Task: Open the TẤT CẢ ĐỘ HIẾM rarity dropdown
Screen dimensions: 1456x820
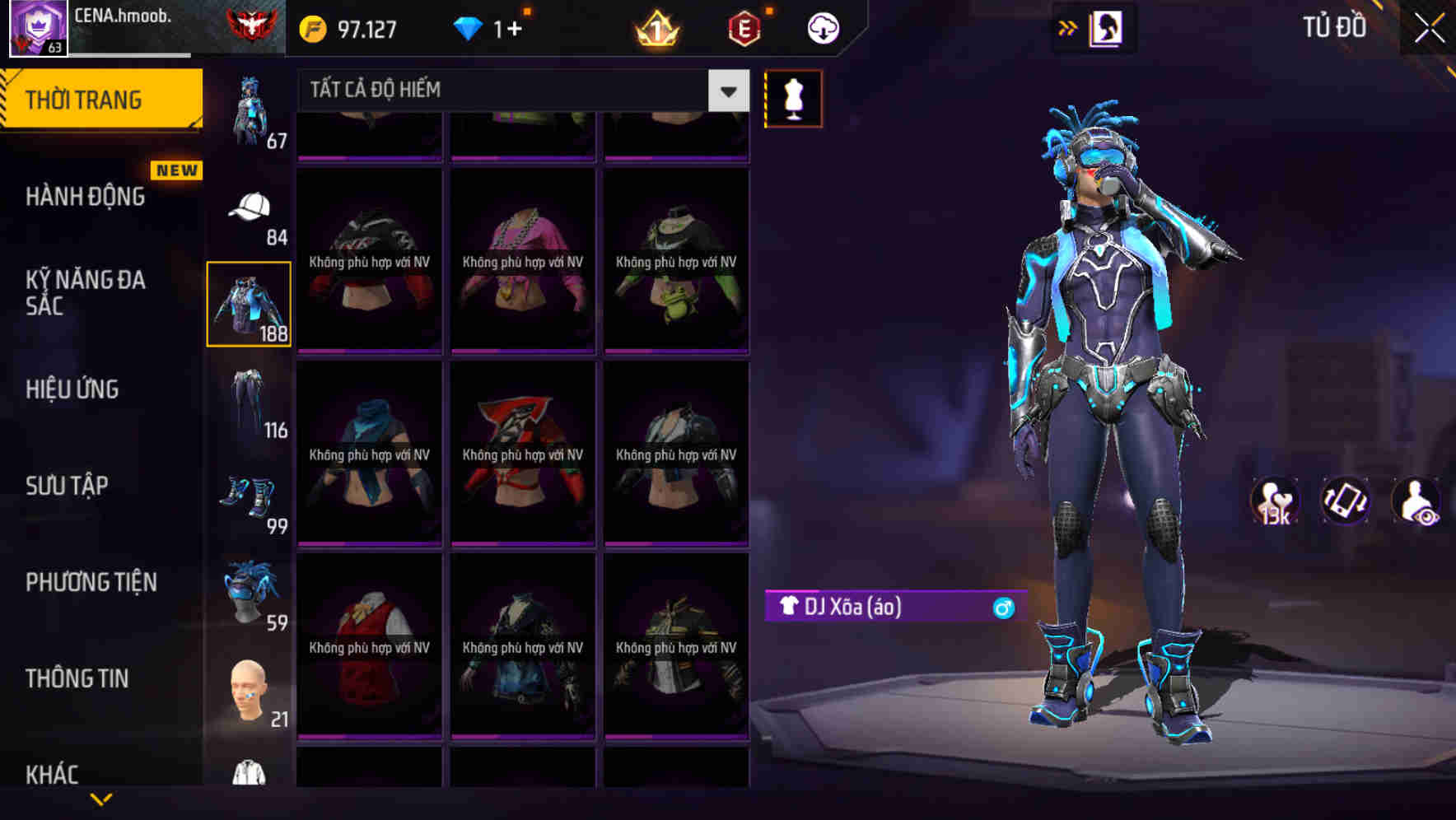Action: [511, 91]
